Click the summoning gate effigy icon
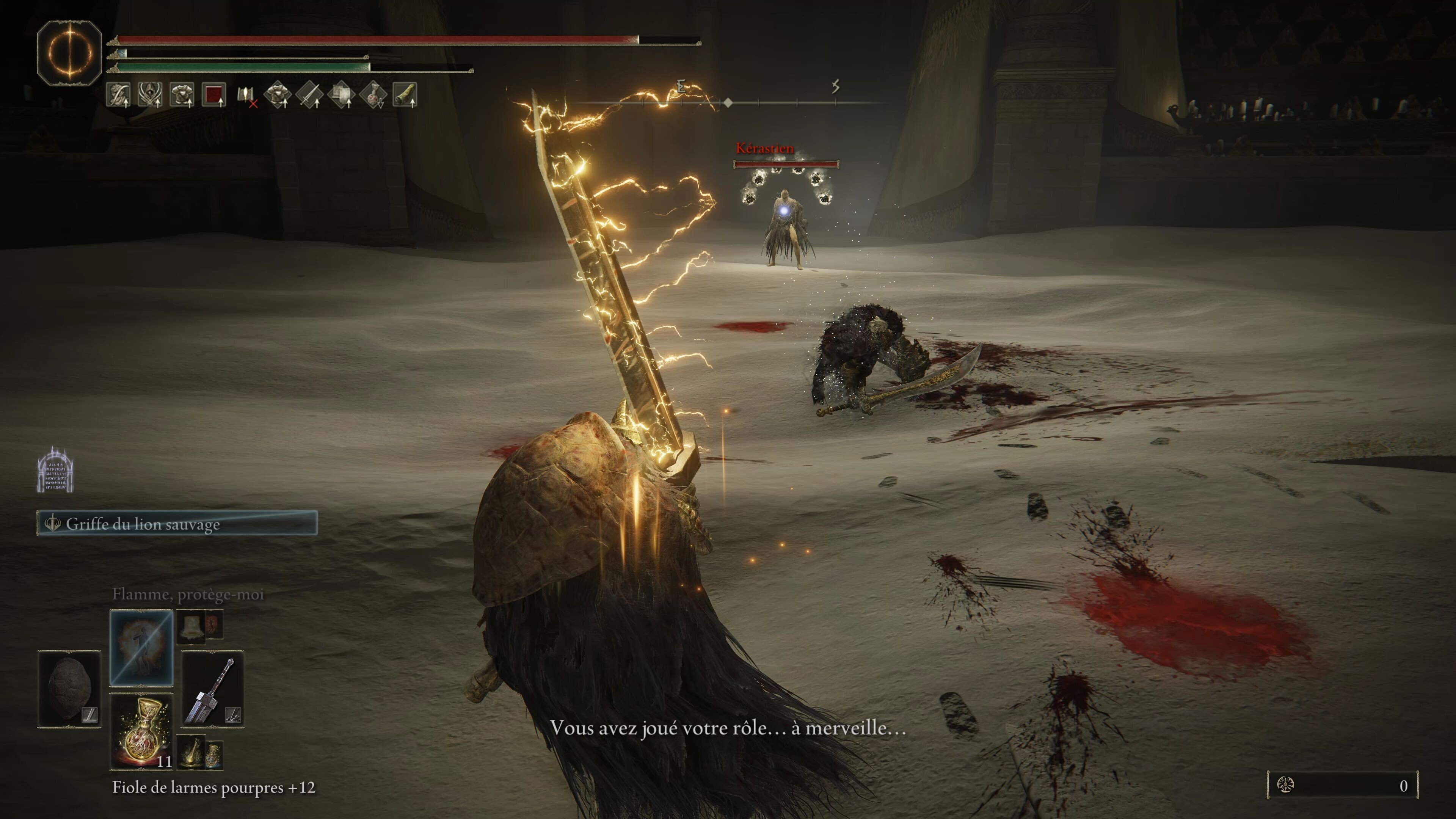Screen dimensions: 1456x819 pos(55,470)
